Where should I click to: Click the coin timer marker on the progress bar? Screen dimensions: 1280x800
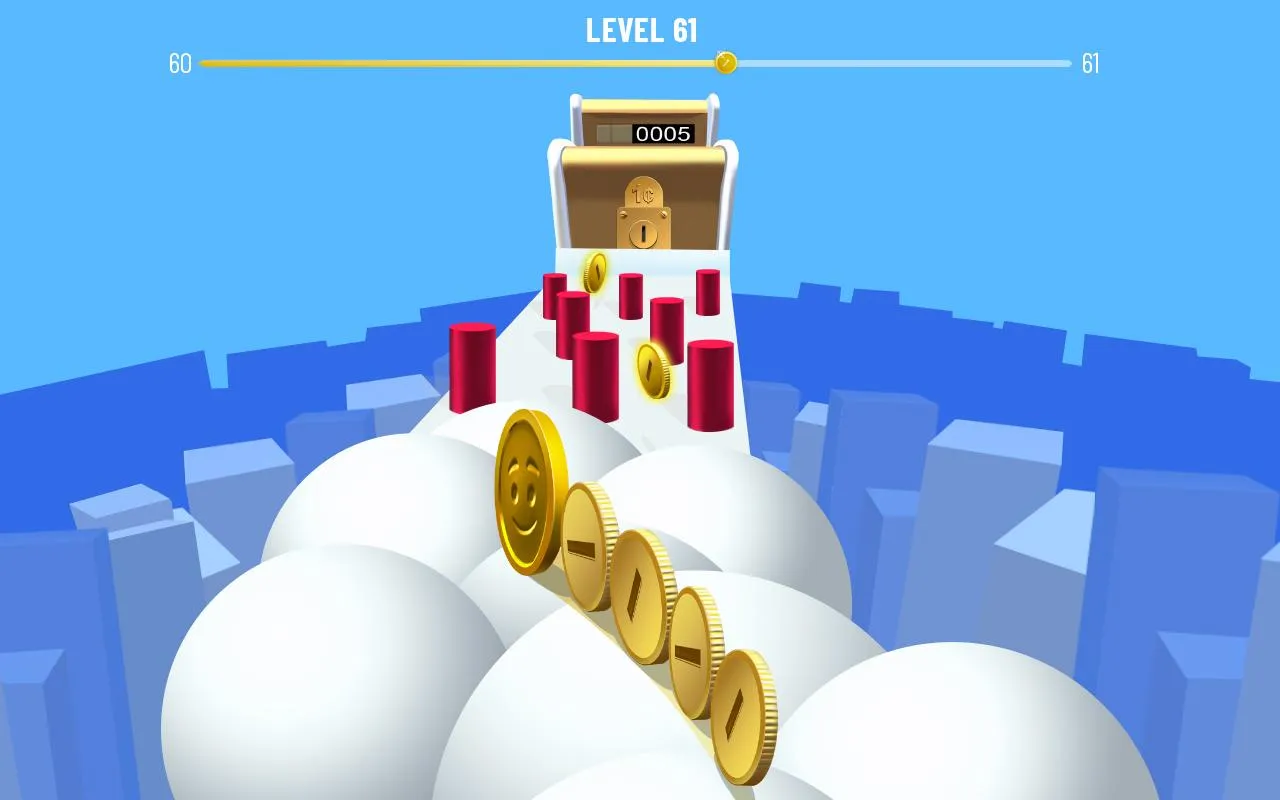click(726, 63)
